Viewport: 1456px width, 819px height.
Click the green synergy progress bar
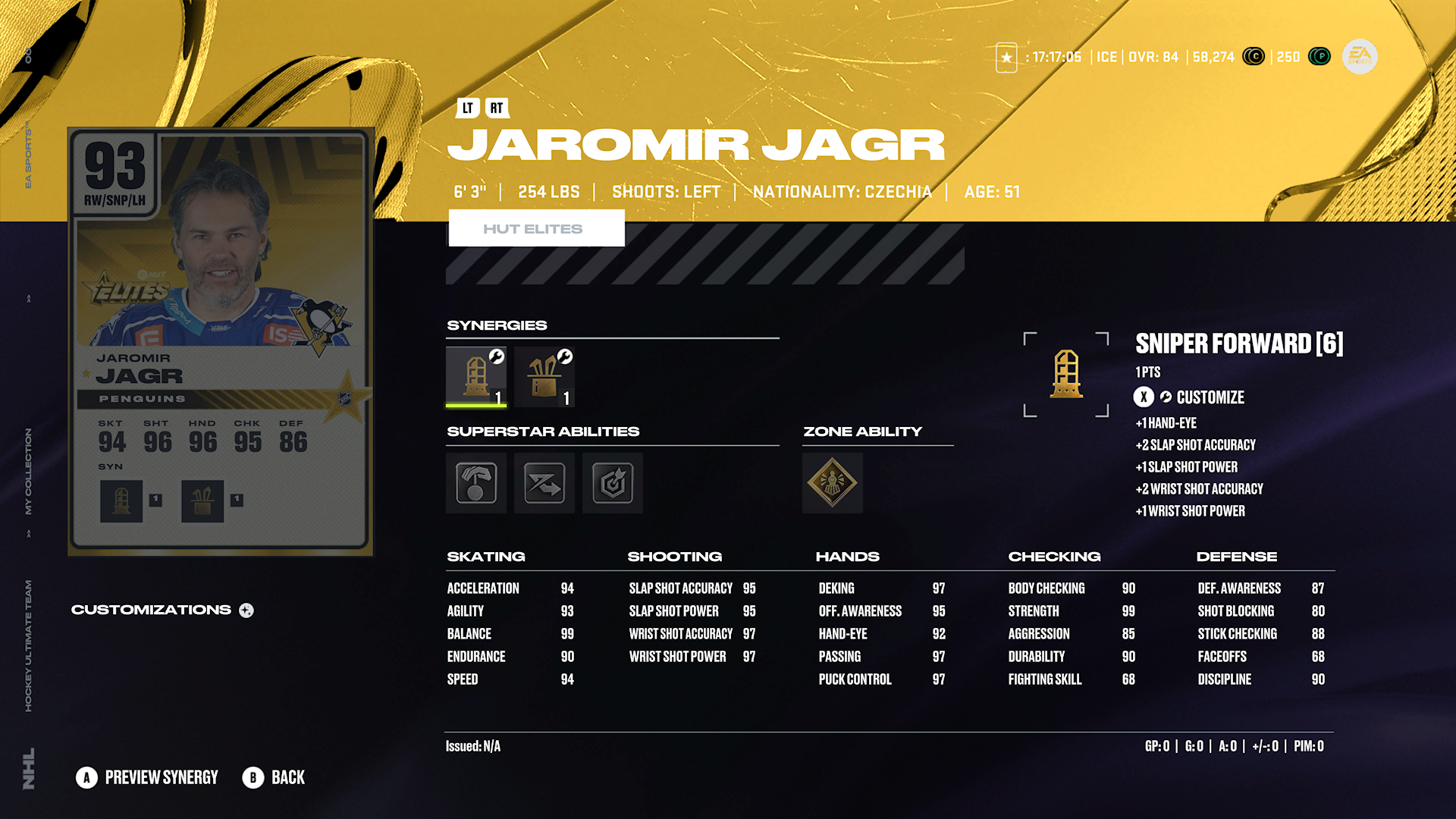[x=475, y=406]
